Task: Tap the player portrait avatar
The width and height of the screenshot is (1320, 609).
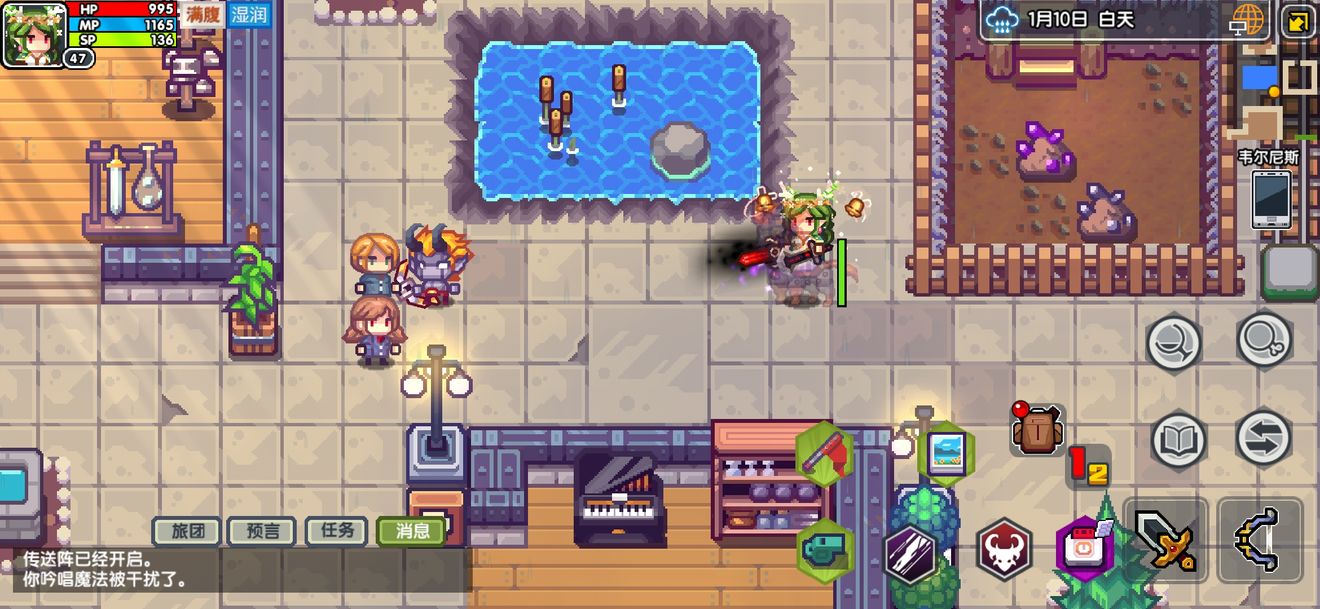Action: click(x=33, y=33)
